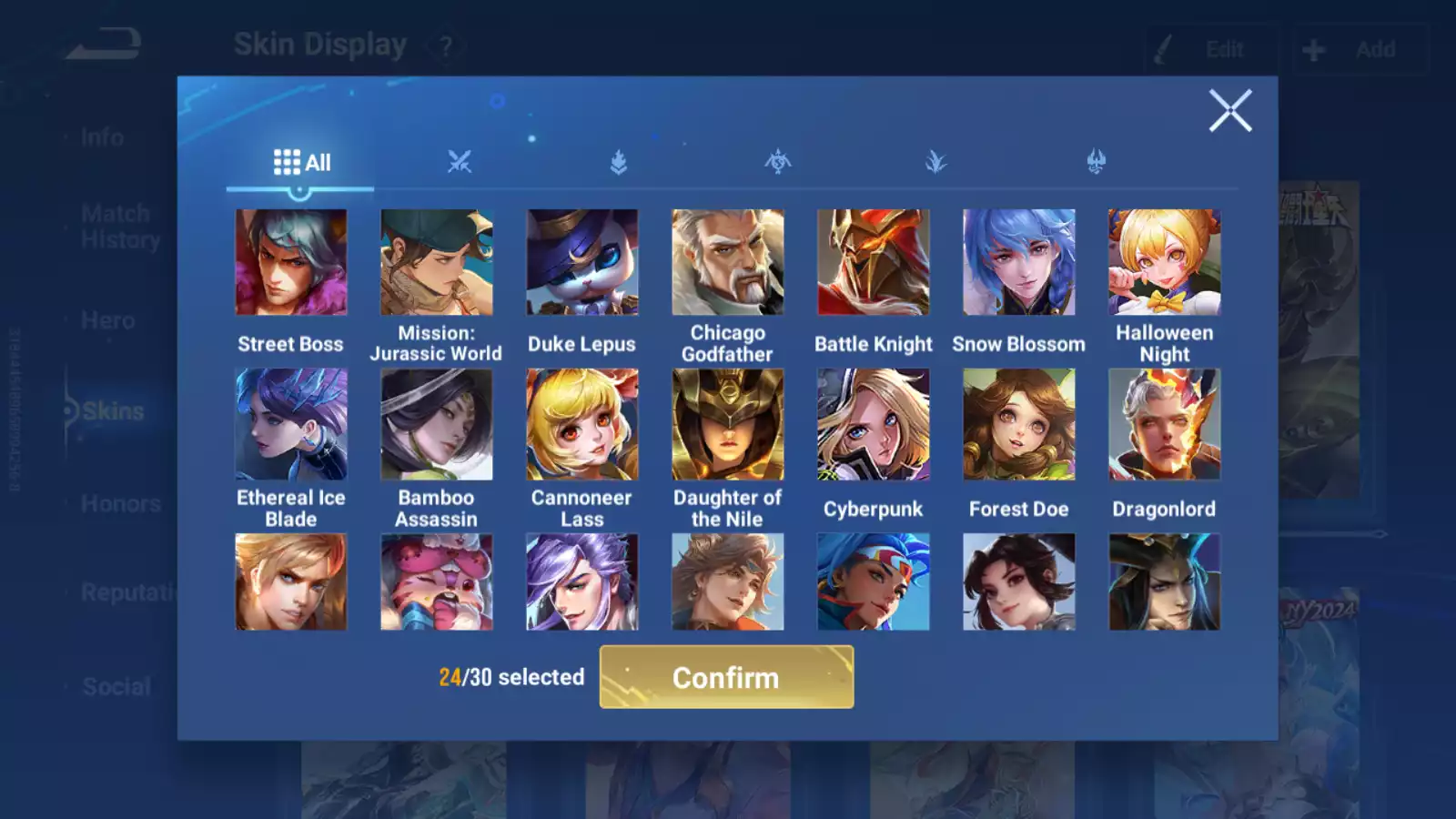The height and width of the screenshot is (819, 1456).
Task: Choose the Cyberpunk skin
Action: click(874, 424)
